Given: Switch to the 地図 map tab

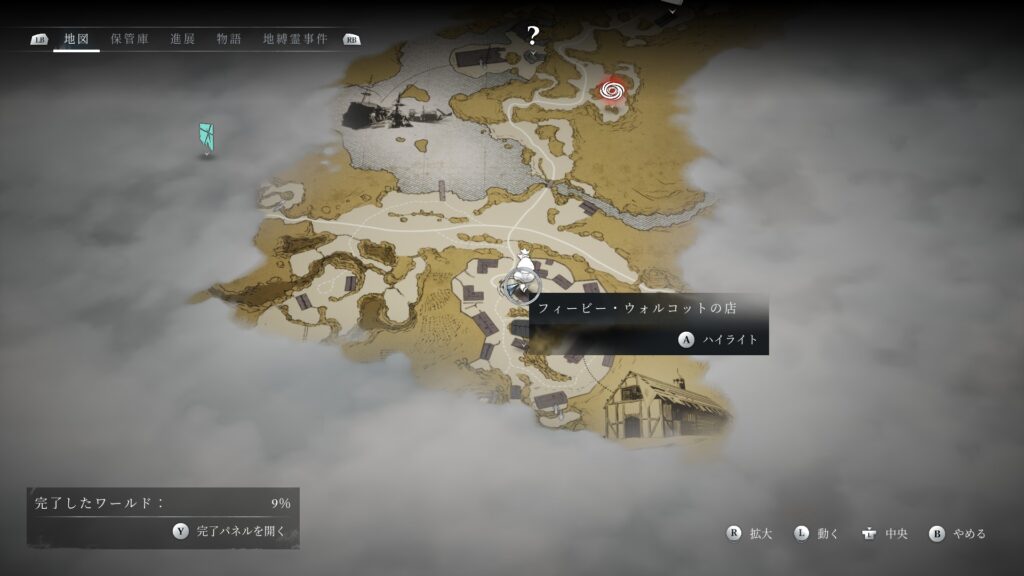Looking at the screenshot, I should (76, 39).
